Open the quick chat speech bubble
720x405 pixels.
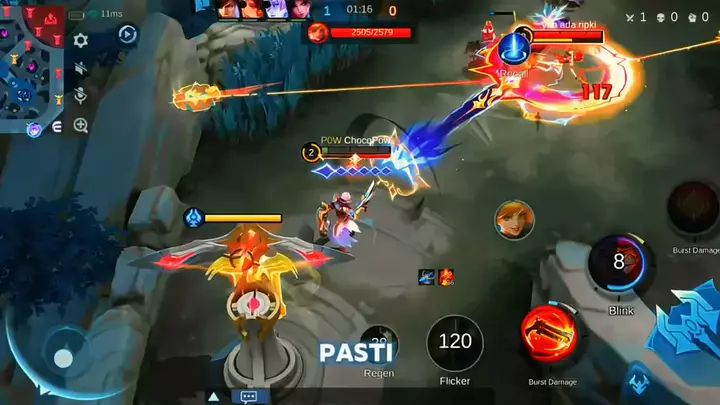[249, 396]
